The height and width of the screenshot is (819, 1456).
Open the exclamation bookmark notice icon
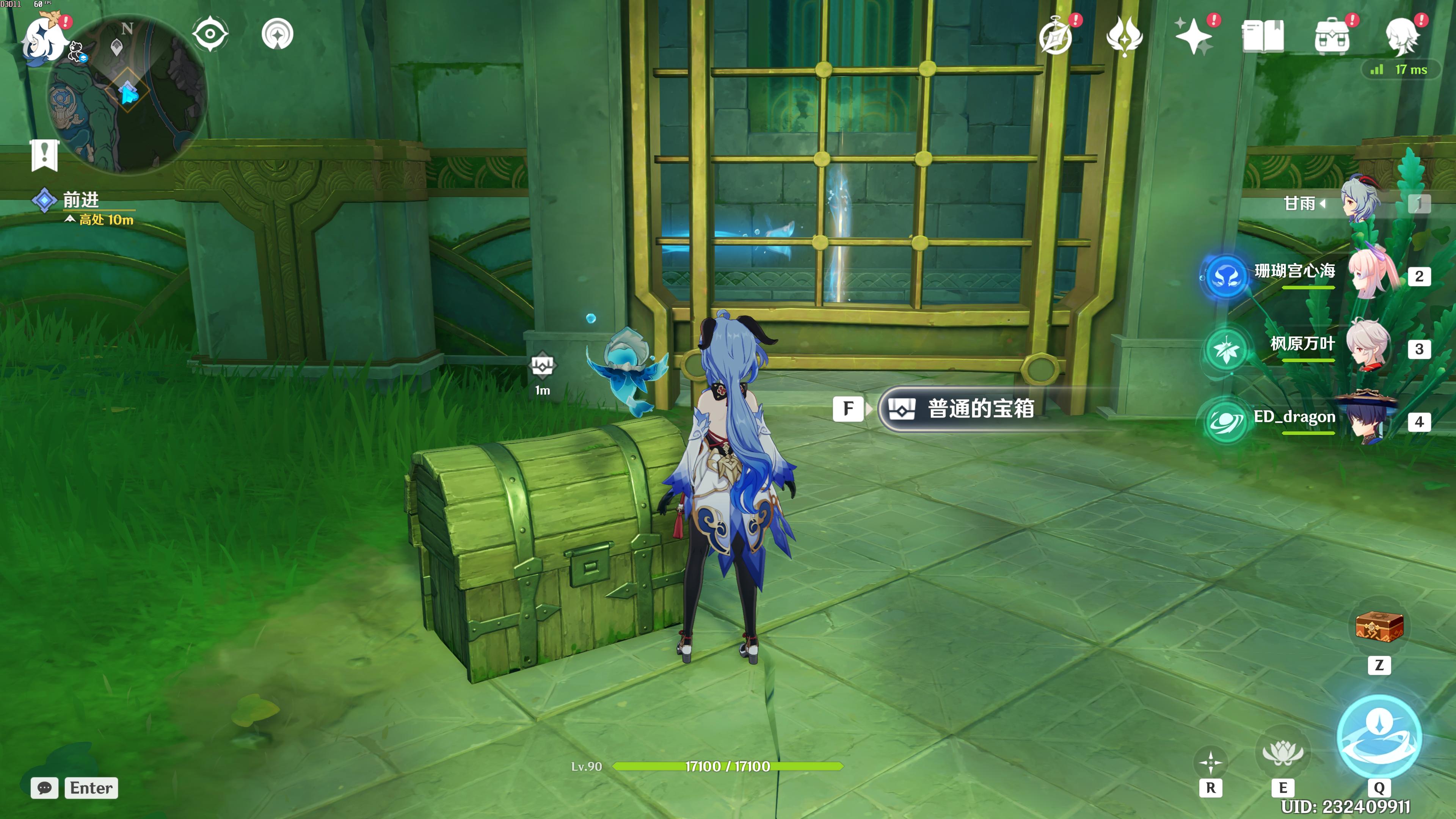click(45, 154)
